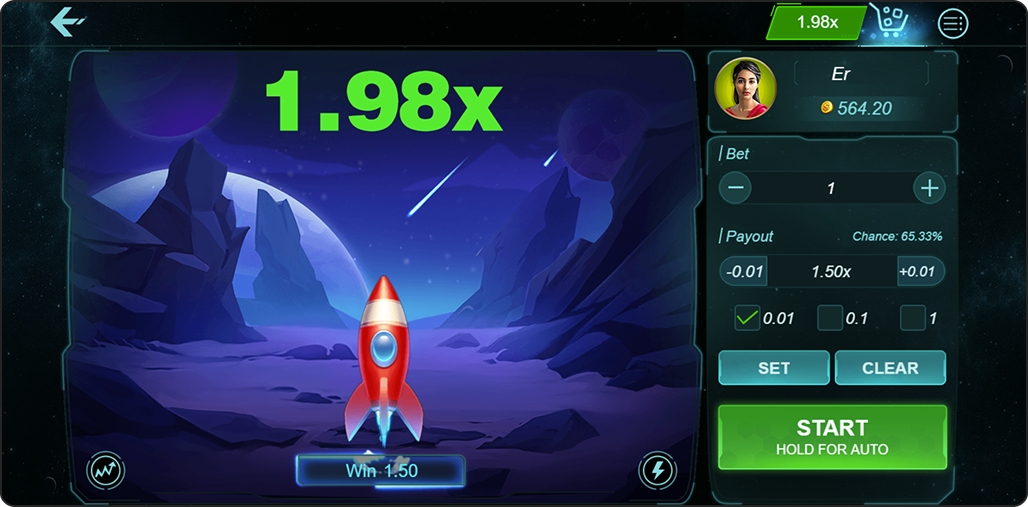1028x507 pixels.
Task: Click the 1.98x history multiplier badge
Action: click(817, 22)
